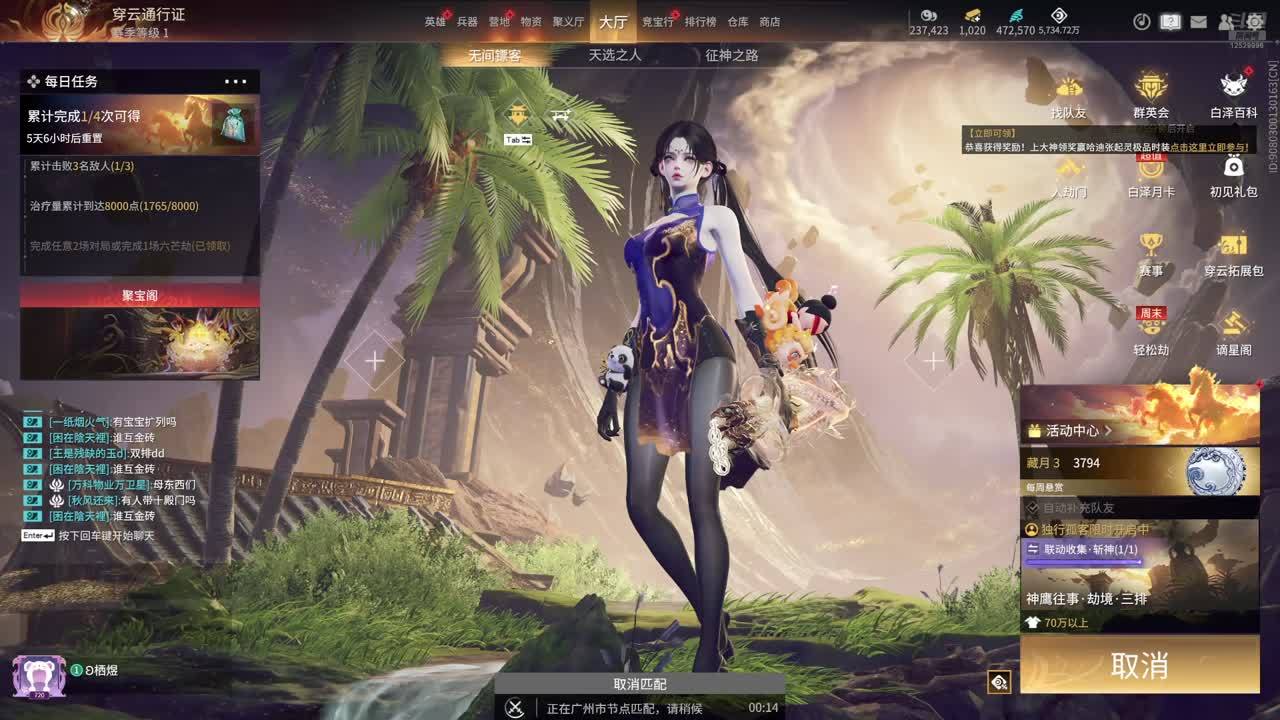
Task: Toggle the 自动补充队友 auto-fill checkbox
Action: tap(1033, 508)
